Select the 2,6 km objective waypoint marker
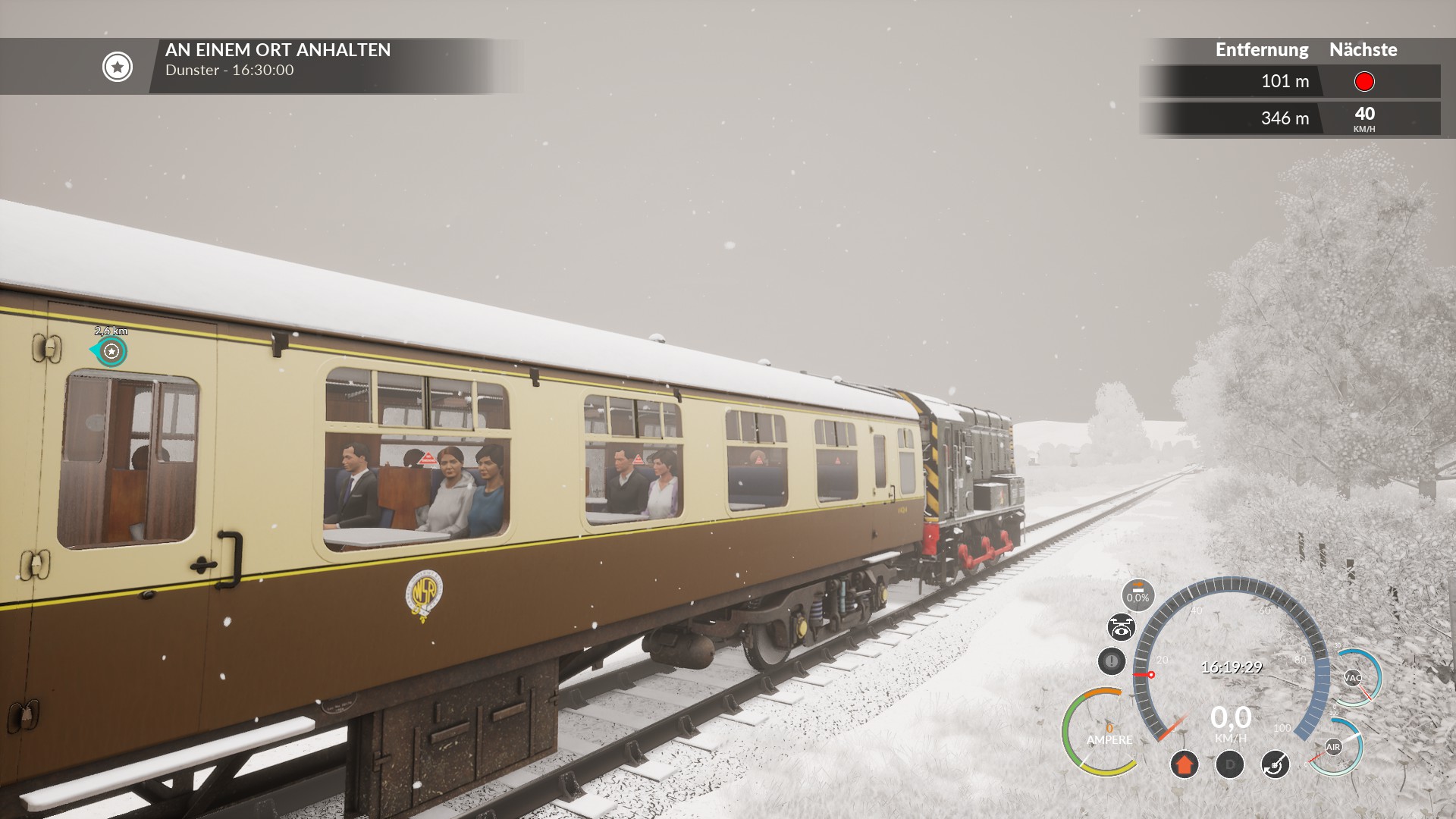Viewport: 1456px width, 819px height. 111,351
